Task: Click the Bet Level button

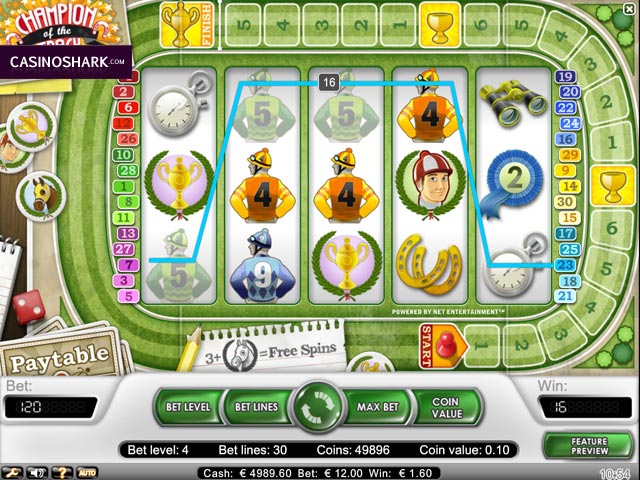Action: coord(186,407)
